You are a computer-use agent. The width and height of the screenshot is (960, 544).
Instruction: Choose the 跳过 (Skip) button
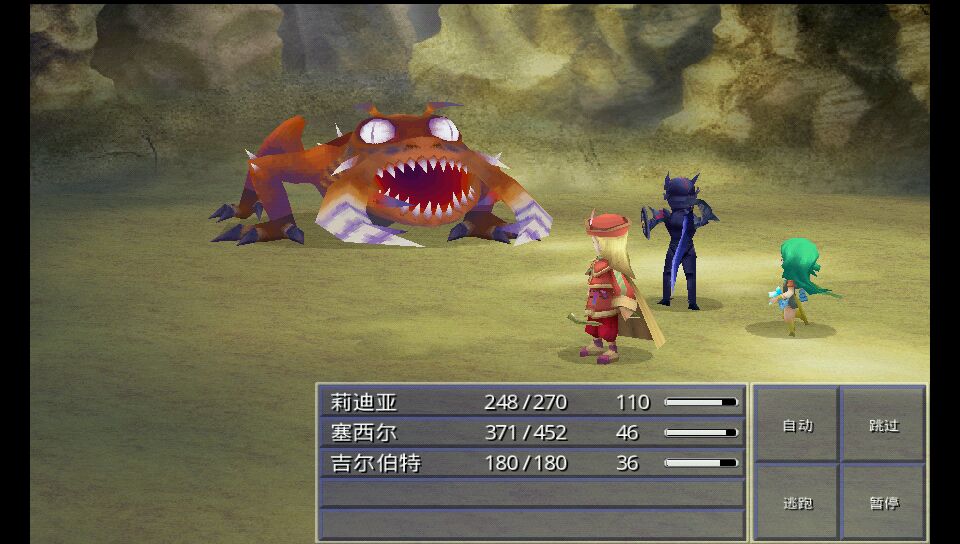884,425
